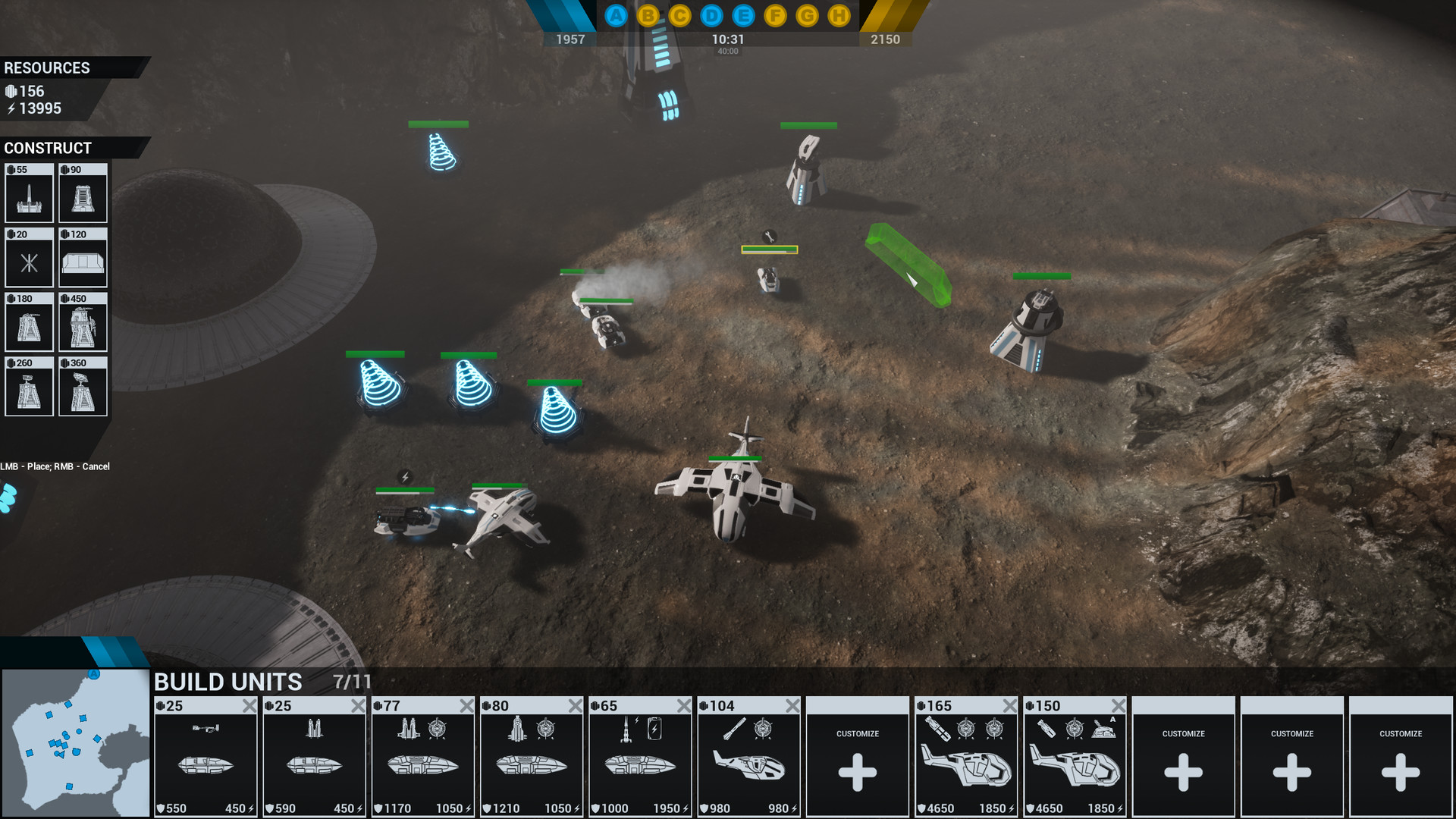The image size is (1456, 819).
Task: Select control point H at top
Action: click(839, 16)
